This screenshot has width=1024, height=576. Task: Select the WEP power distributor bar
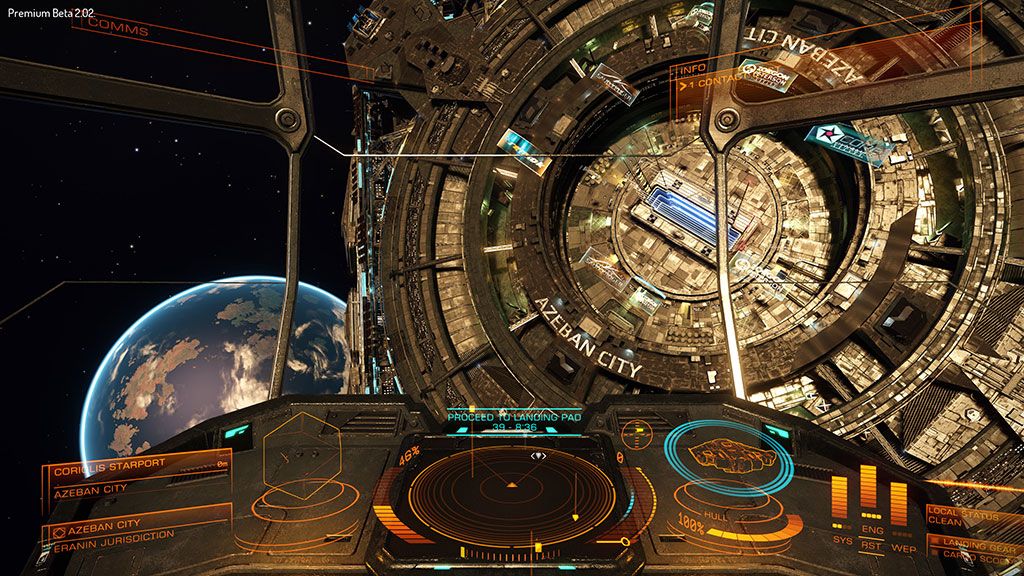[x=899, y=503]
